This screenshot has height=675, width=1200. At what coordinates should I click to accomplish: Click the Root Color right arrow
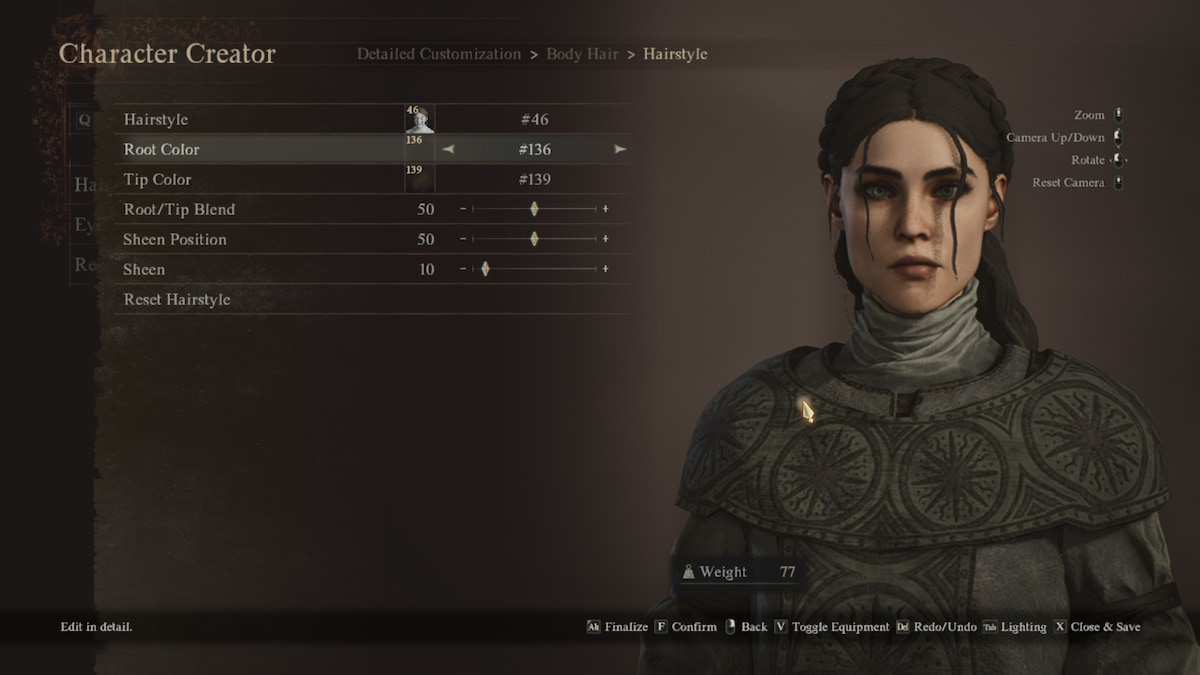pos(620,150)
